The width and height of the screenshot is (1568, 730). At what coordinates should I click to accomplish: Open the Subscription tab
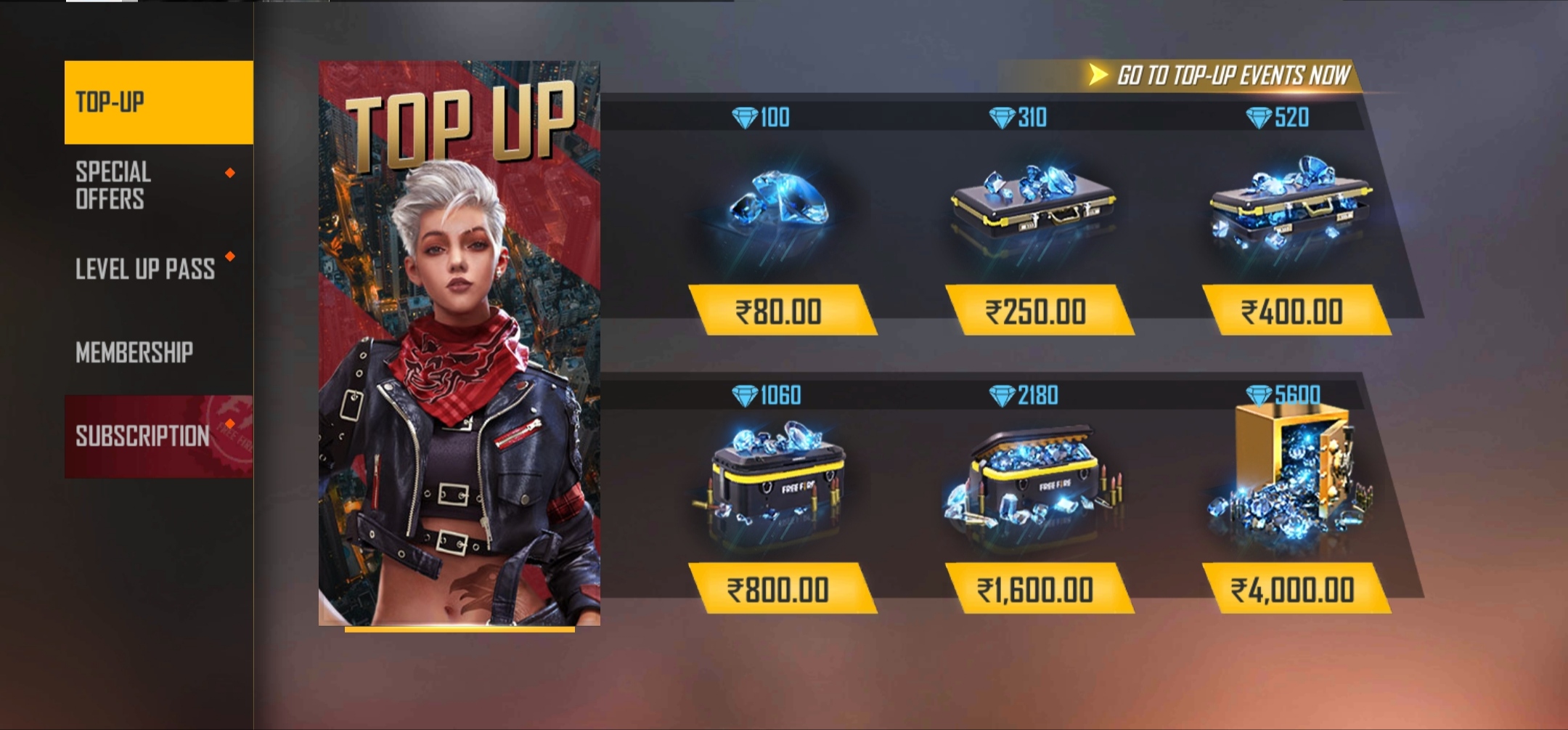click(158, 436)
